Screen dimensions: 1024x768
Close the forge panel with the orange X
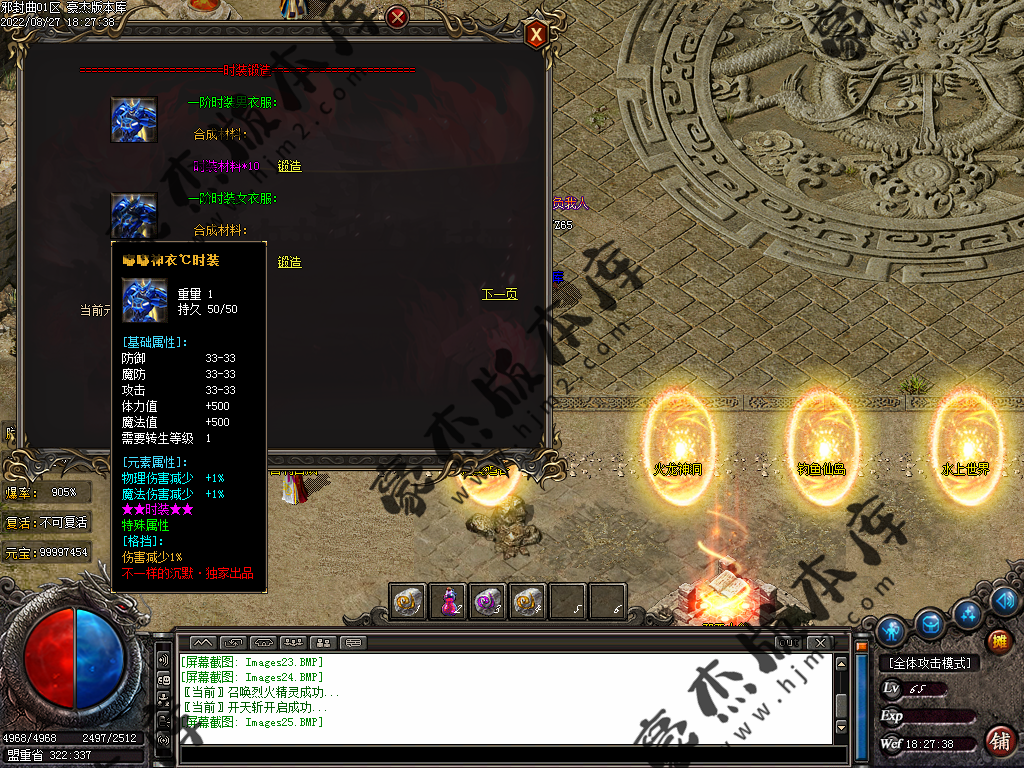tap(536, 35)
